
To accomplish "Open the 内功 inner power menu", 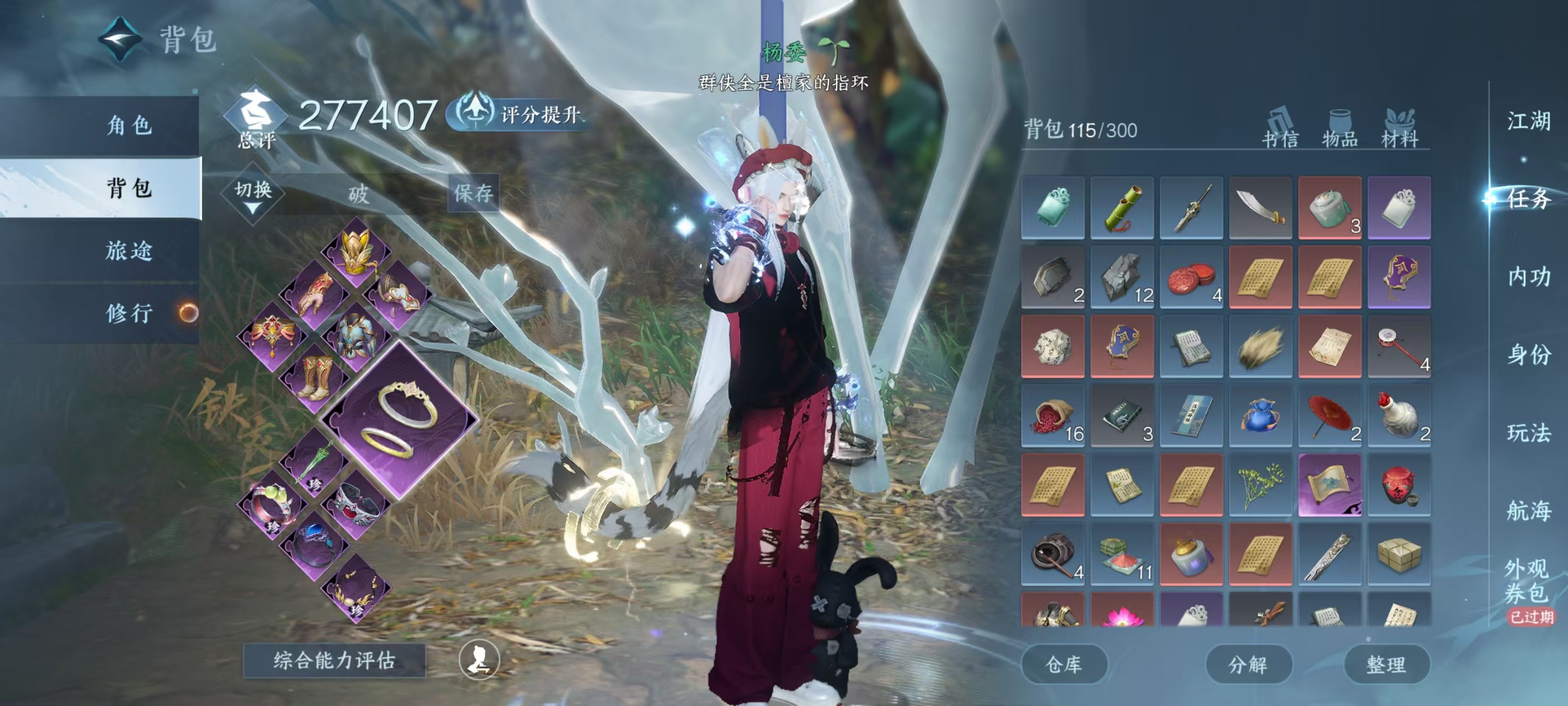I will (x=1528, y=277).
